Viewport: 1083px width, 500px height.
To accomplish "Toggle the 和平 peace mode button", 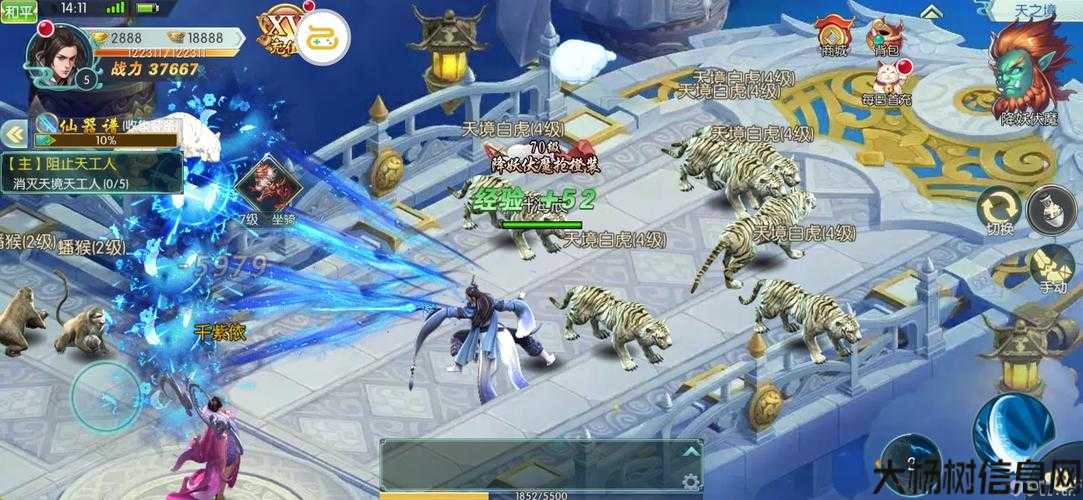I will (x=20, y=9).
